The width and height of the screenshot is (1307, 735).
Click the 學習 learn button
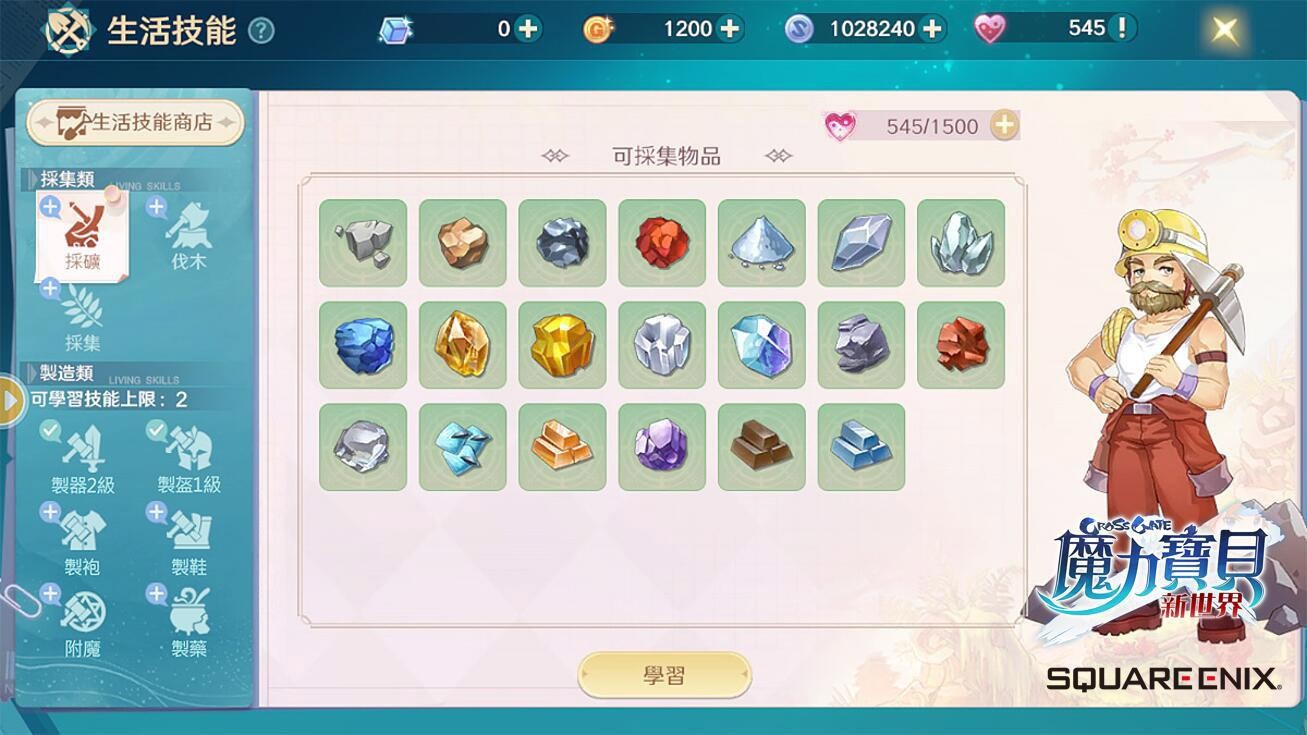[x=664, y=675]
